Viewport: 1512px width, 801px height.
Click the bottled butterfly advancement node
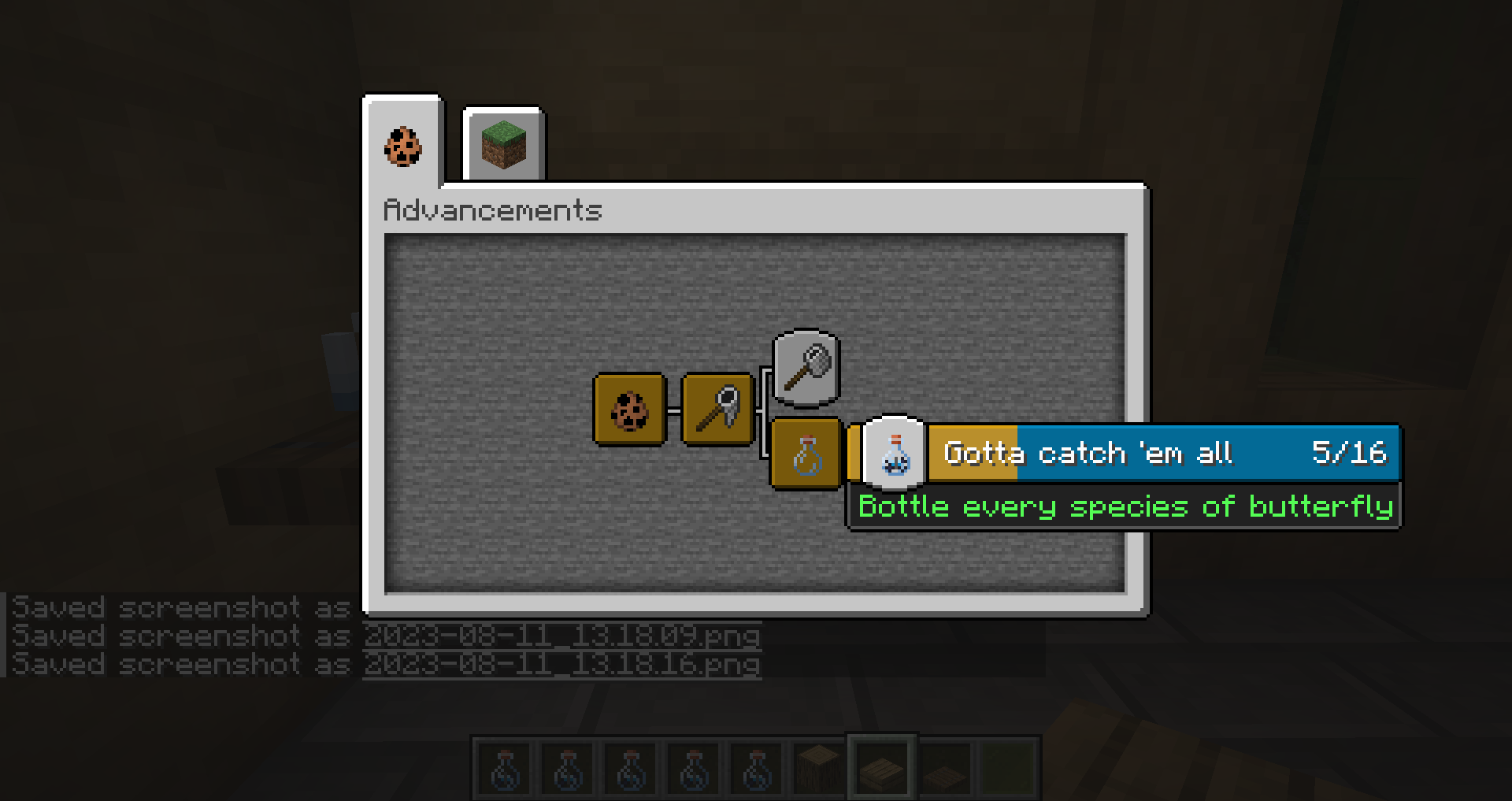click(806, 455)
